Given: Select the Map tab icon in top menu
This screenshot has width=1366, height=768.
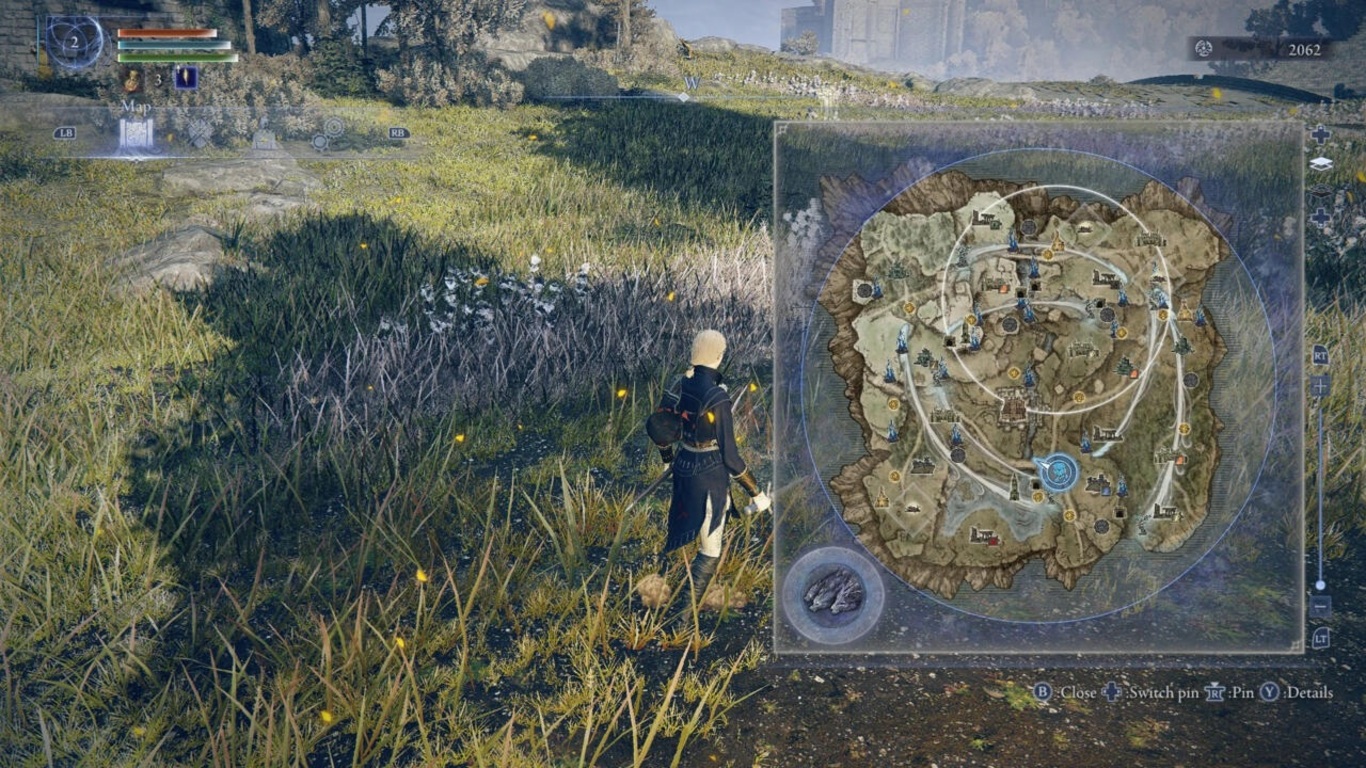Looking at the screenshot, I should pyautogui.click(x=137, y=132).
